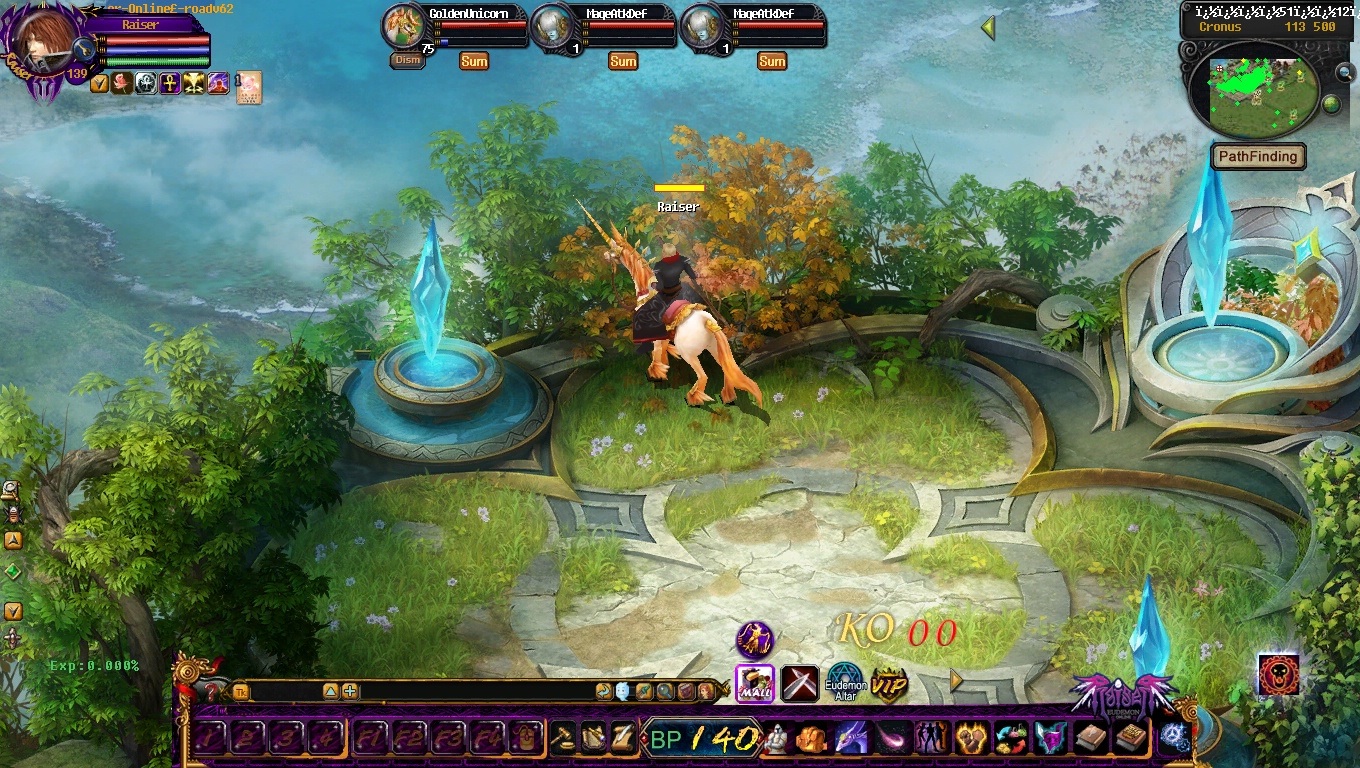This screenshot has width=1360, height=768.
Task: Click the rose buff icon
Action: pyautogui.click(x=122, y=83)
